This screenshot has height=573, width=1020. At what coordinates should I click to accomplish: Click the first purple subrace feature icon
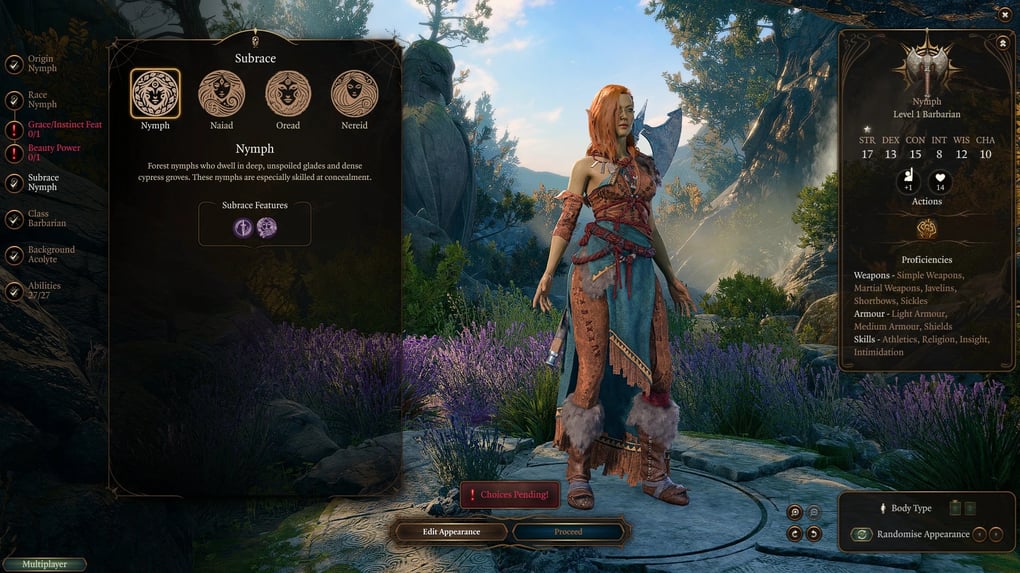pyautogui.click(x=244, y=227)
